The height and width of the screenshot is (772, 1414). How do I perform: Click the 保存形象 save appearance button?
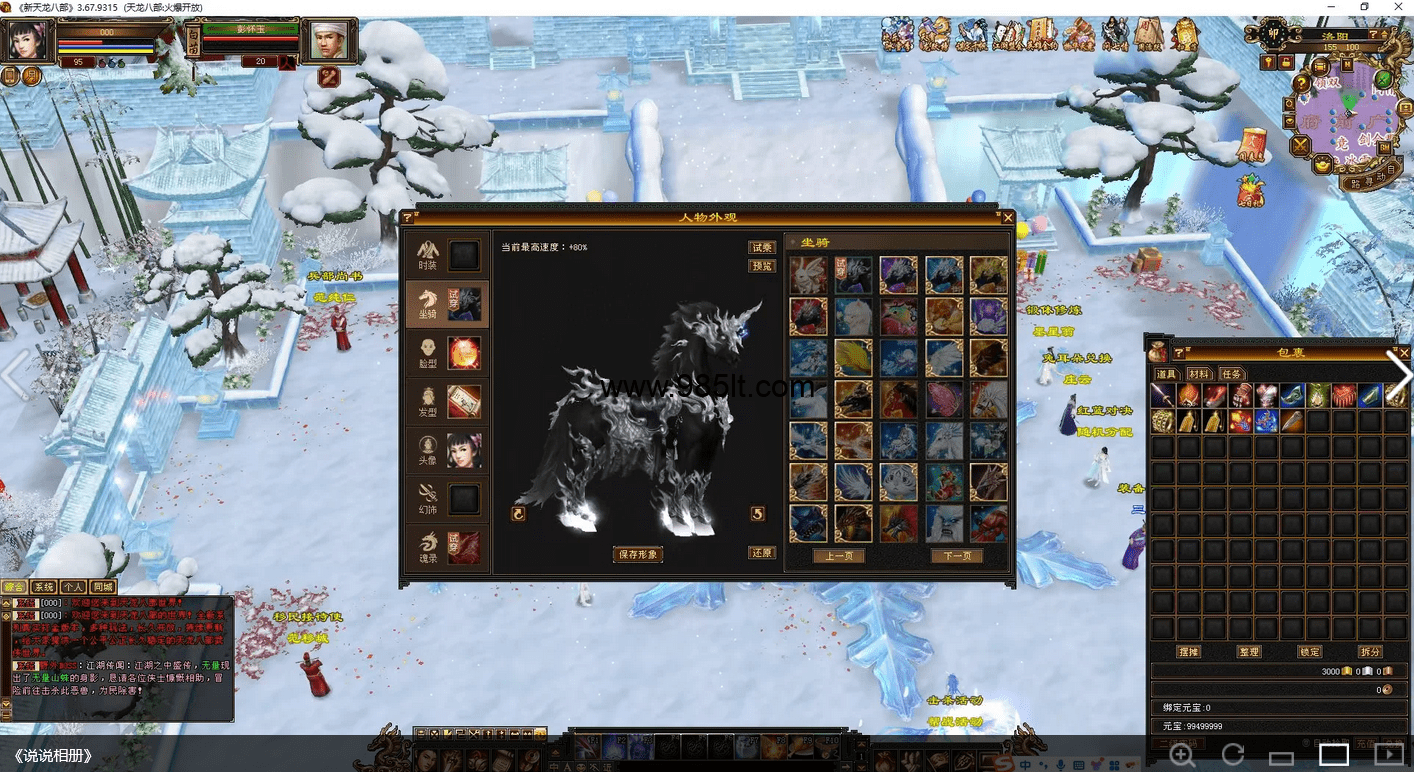coord(637,554)
